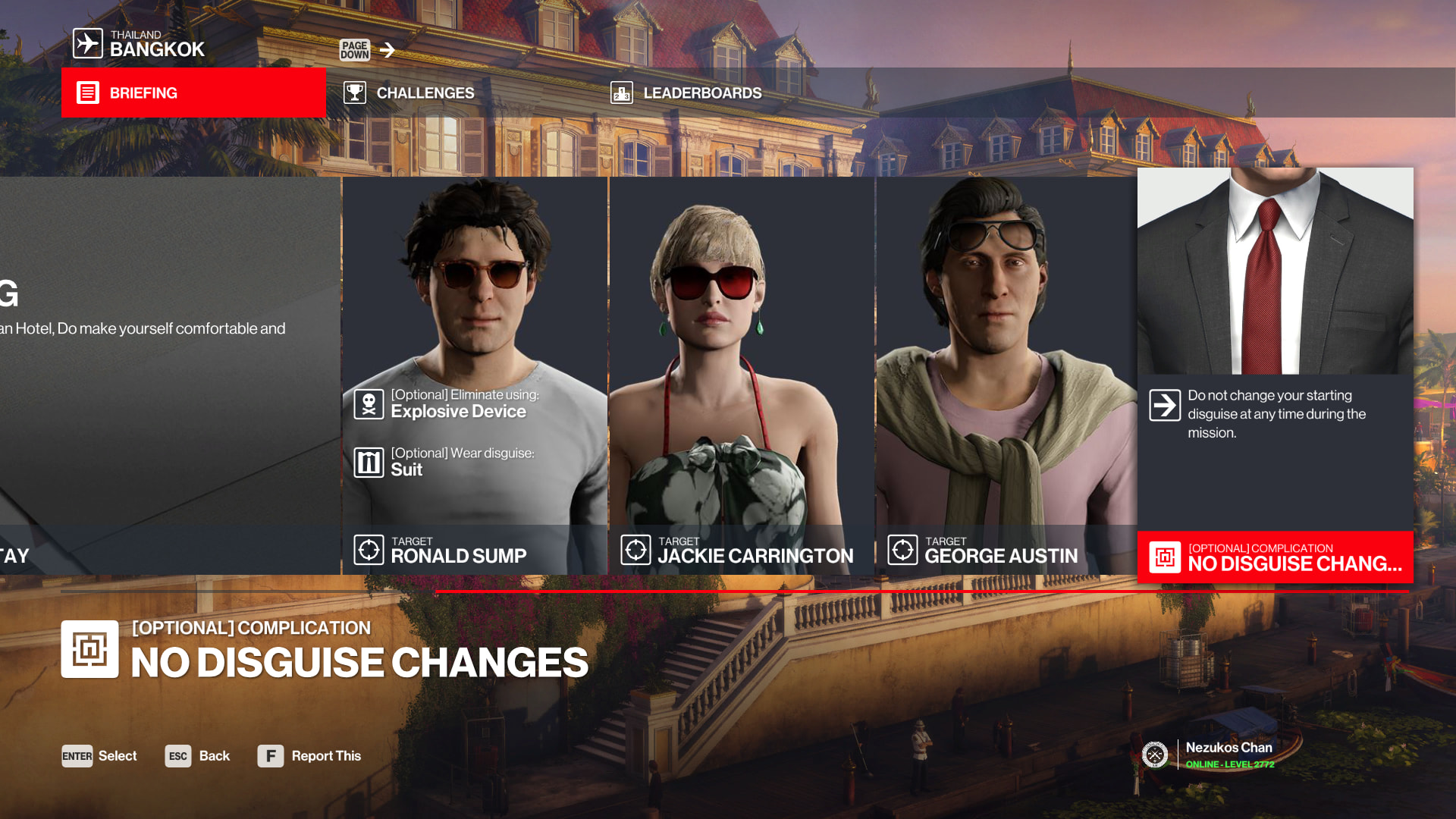Select the partially visible briefing description card
The image size is (1456, 819).
coord(170,375)
